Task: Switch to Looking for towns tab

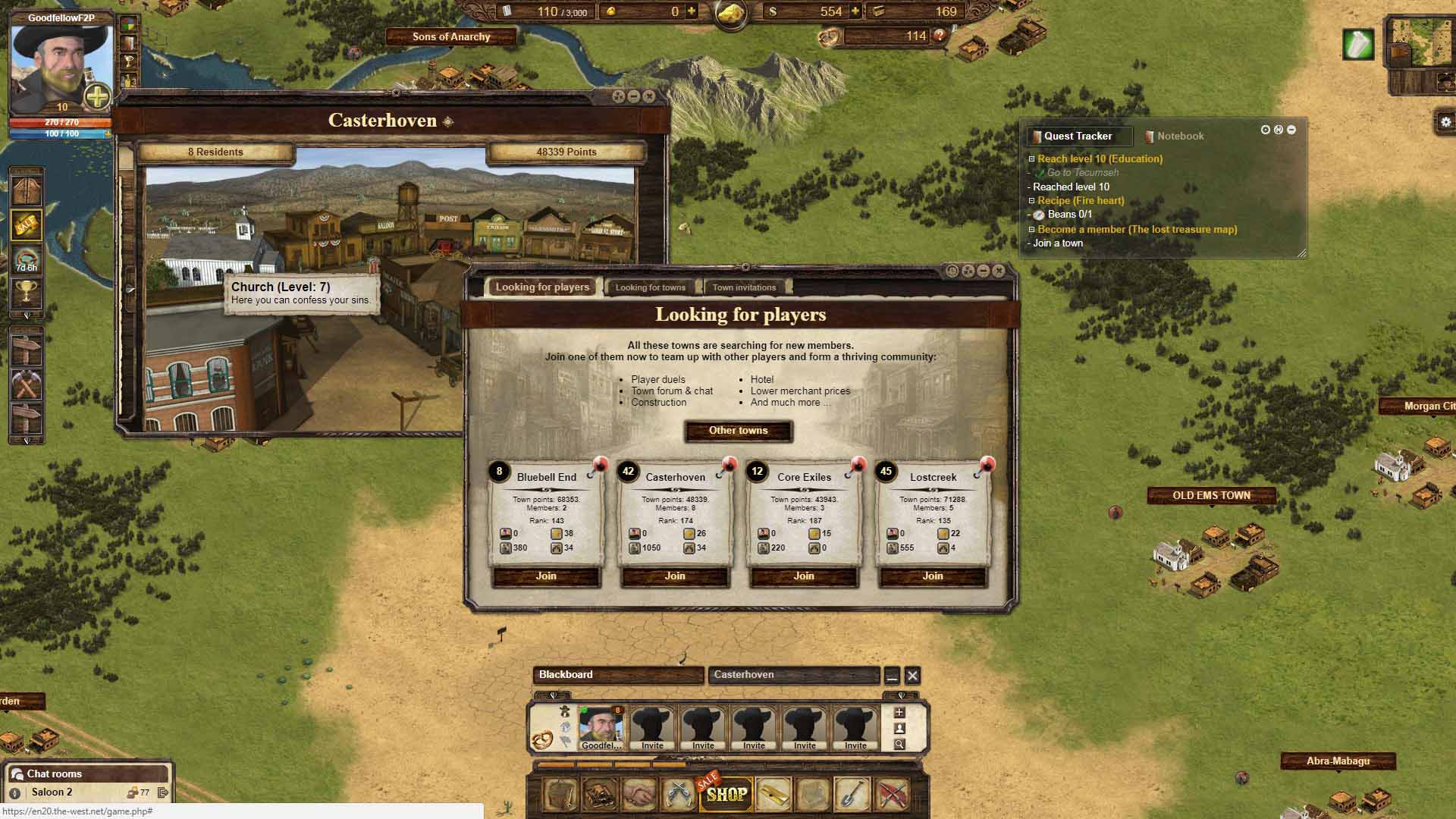Action: coord(650,287)
